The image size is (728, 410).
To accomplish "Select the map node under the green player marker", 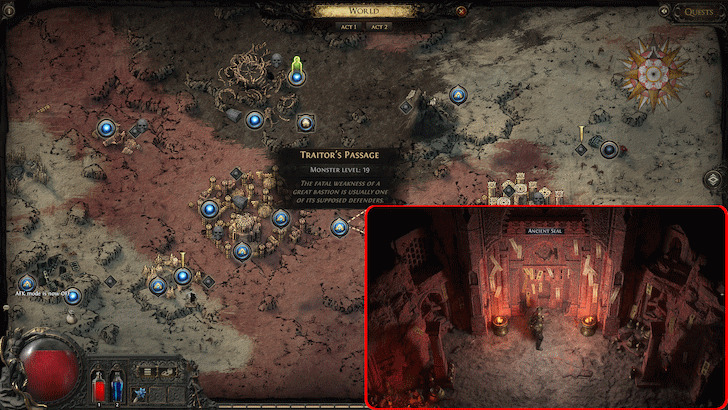I will [296, 77].
